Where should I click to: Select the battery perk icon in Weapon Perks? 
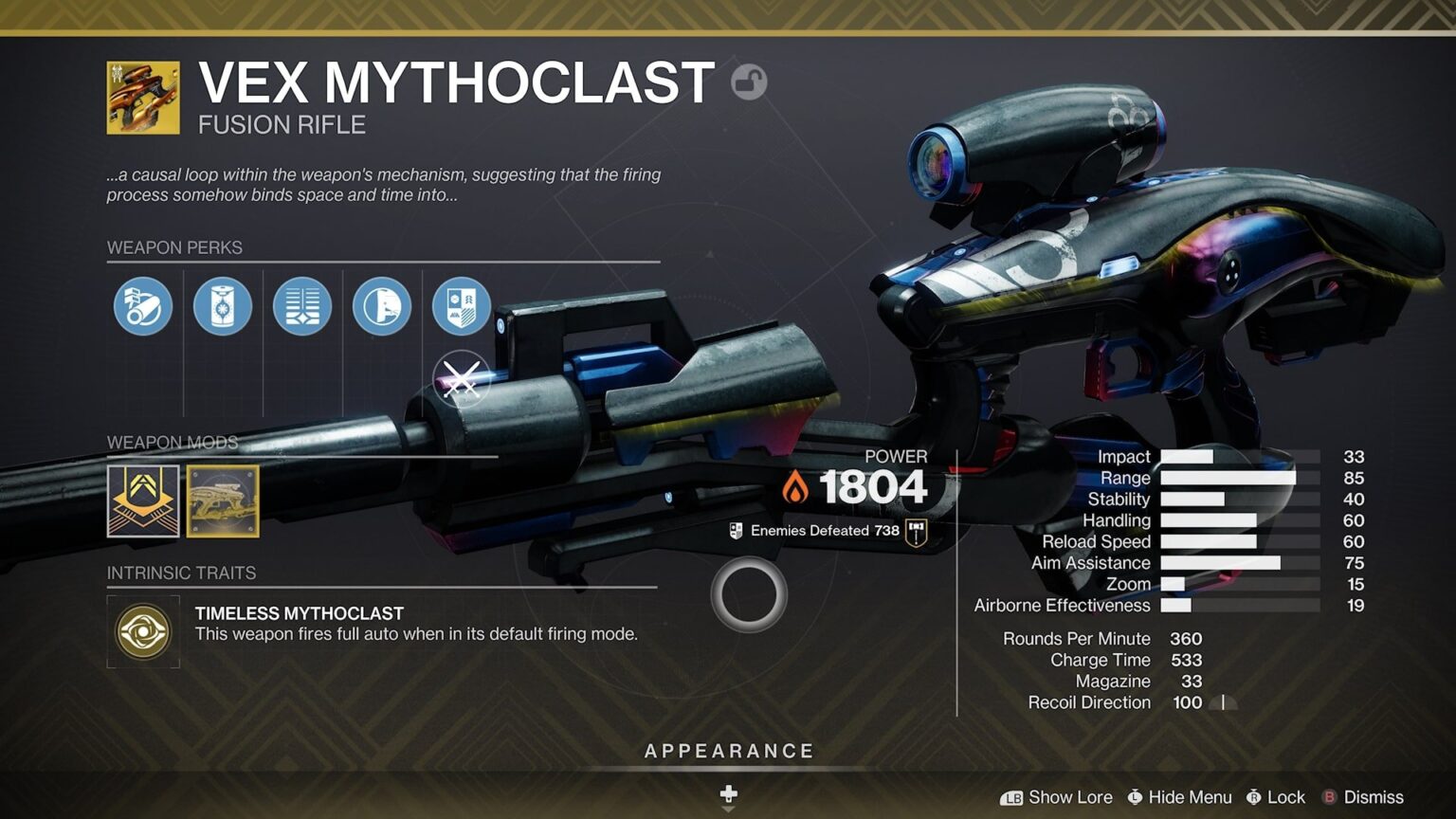click(222, 305)
